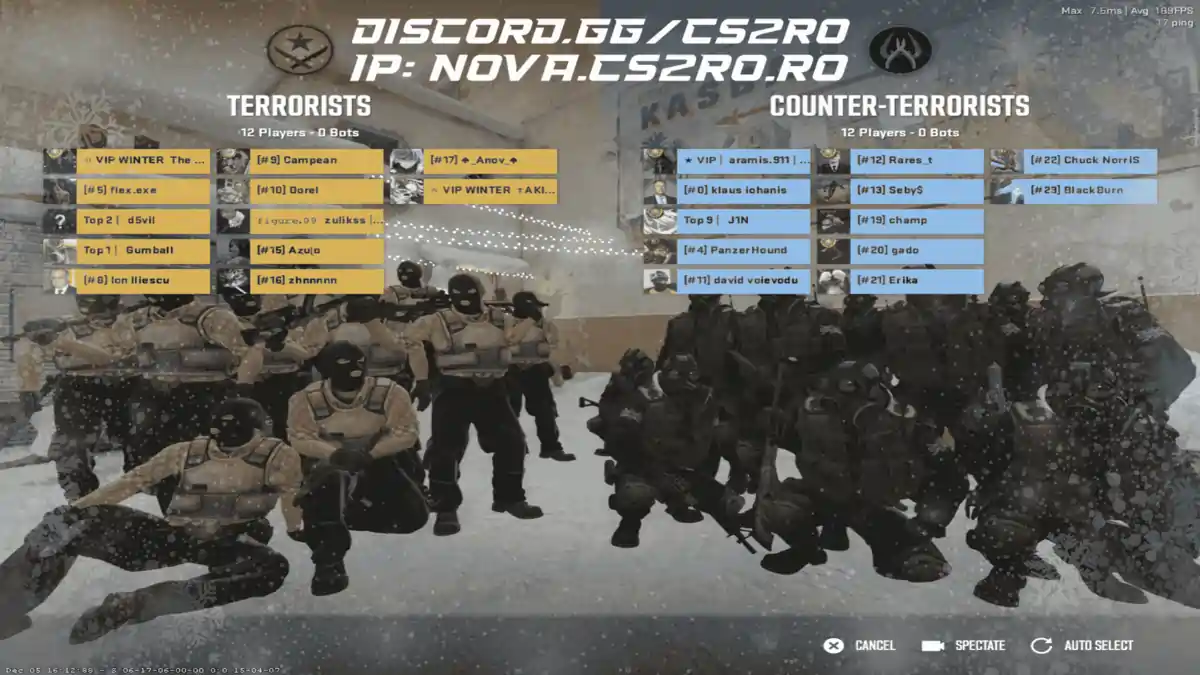1200x675 pixels.
Task: Choose Spectate mode
Action: 964,646
